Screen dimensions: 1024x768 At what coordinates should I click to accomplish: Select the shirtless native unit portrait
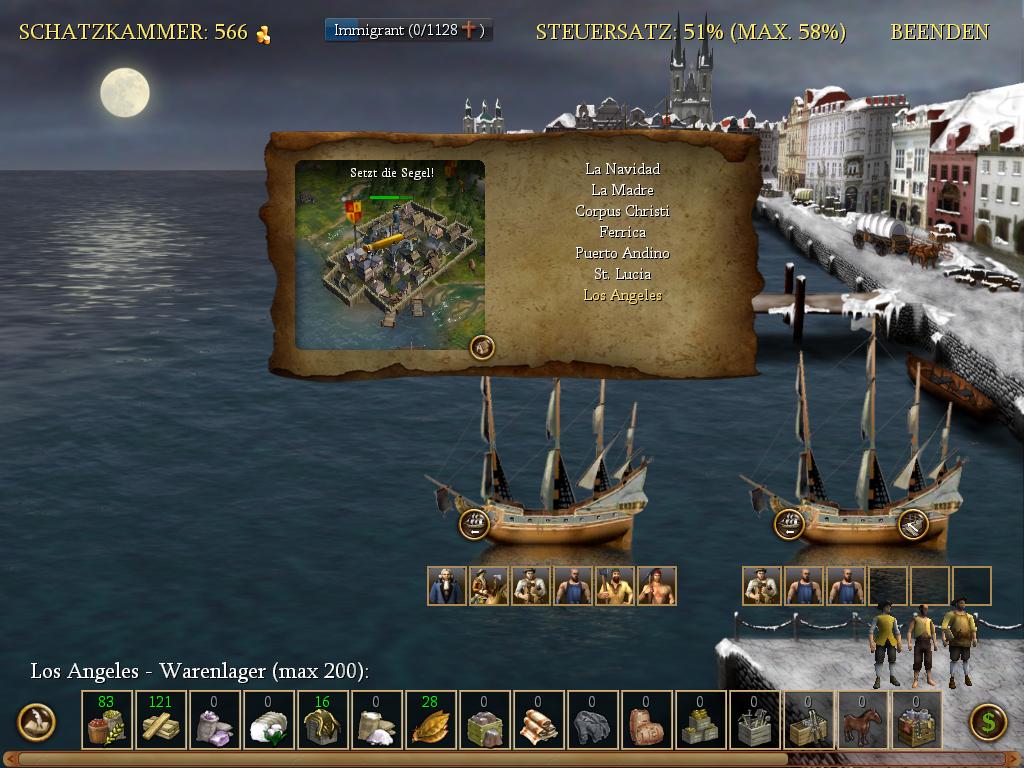(656, 586)
